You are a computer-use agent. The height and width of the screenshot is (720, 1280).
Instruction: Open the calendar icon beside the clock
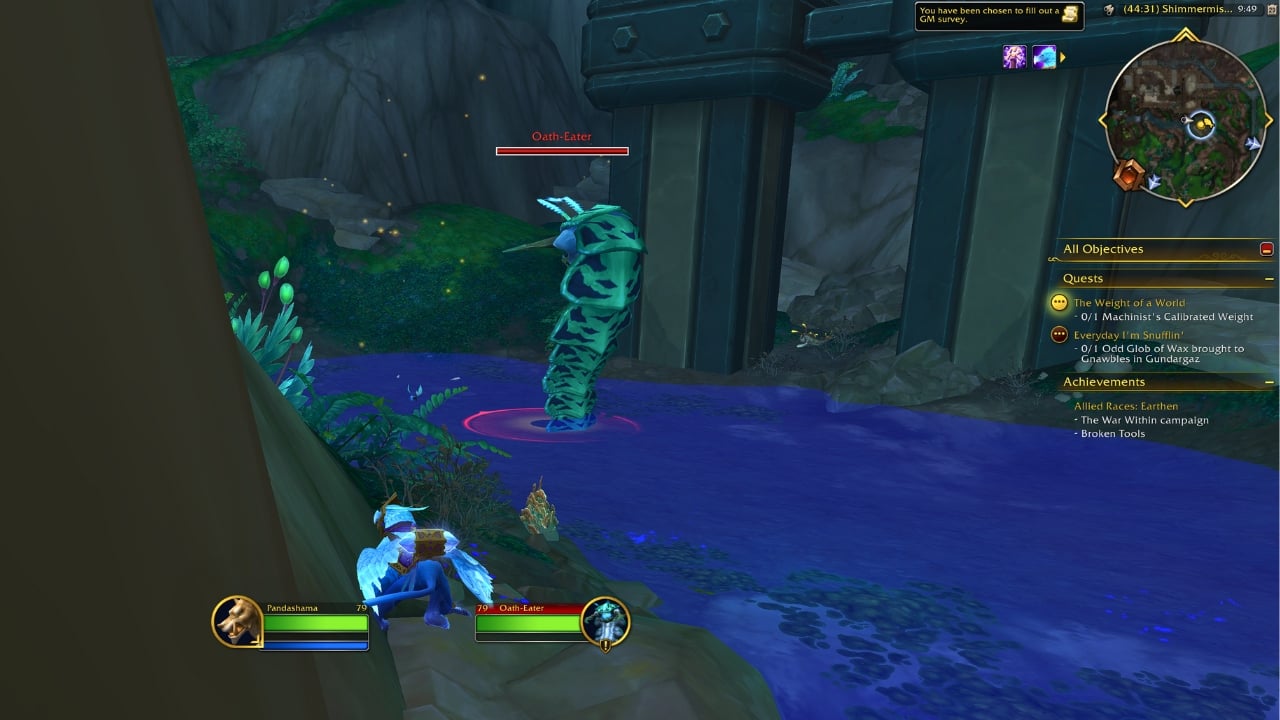click(1271, 10)
